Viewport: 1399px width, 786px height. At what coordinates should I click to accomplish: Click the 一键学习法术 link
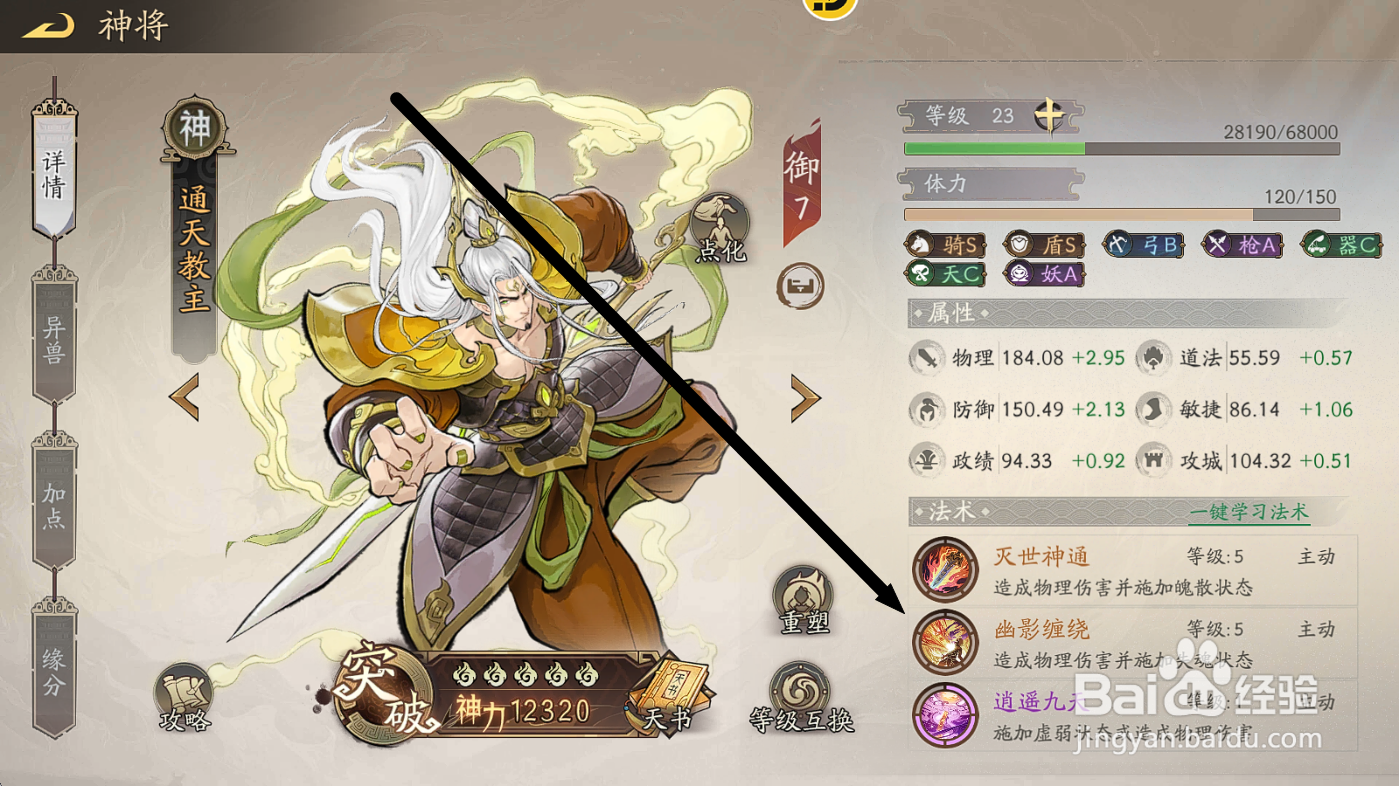[1248, 511]
